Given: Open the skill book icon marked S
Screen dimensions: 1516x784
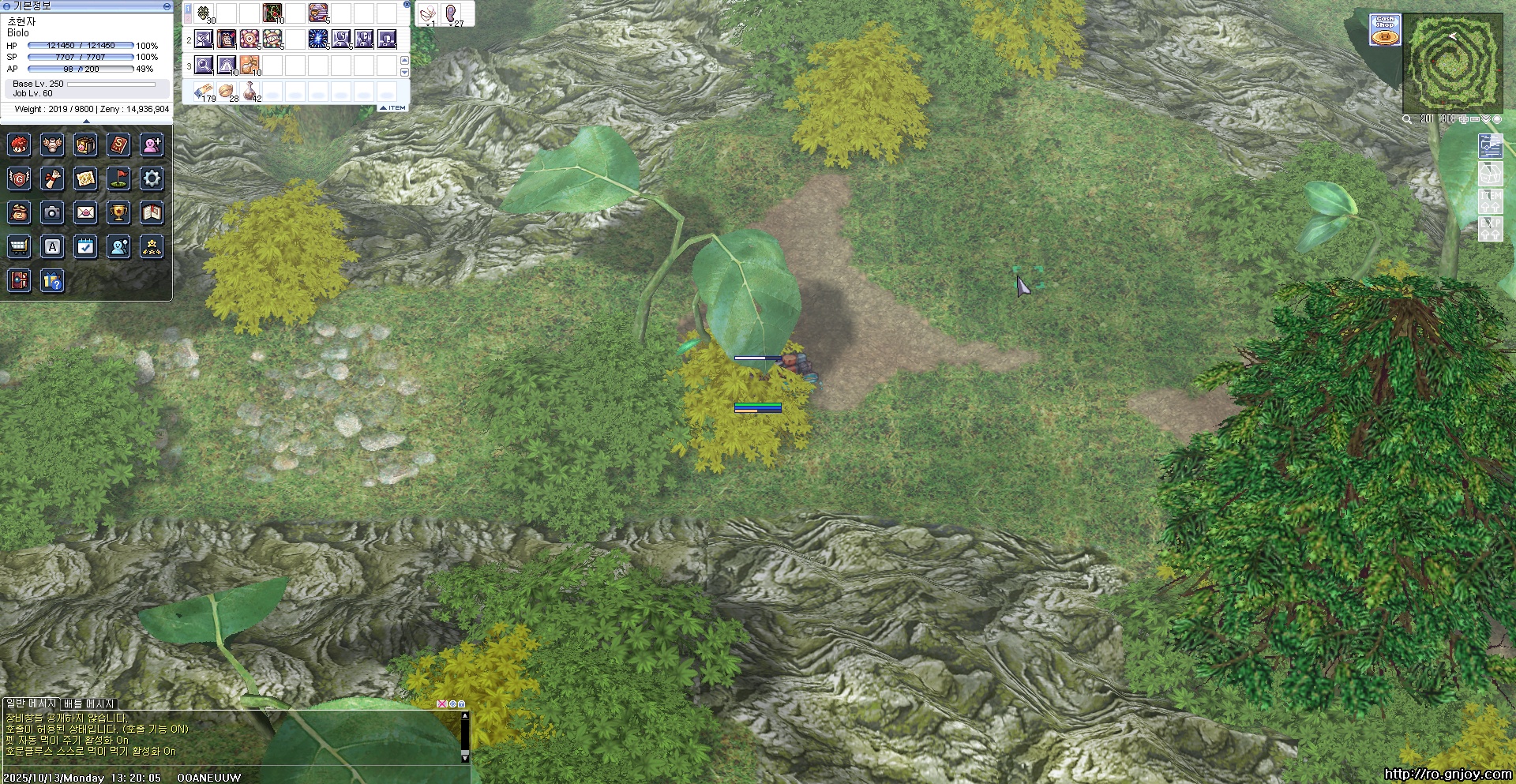Looking at the screenshot, I should coord(118,145).
